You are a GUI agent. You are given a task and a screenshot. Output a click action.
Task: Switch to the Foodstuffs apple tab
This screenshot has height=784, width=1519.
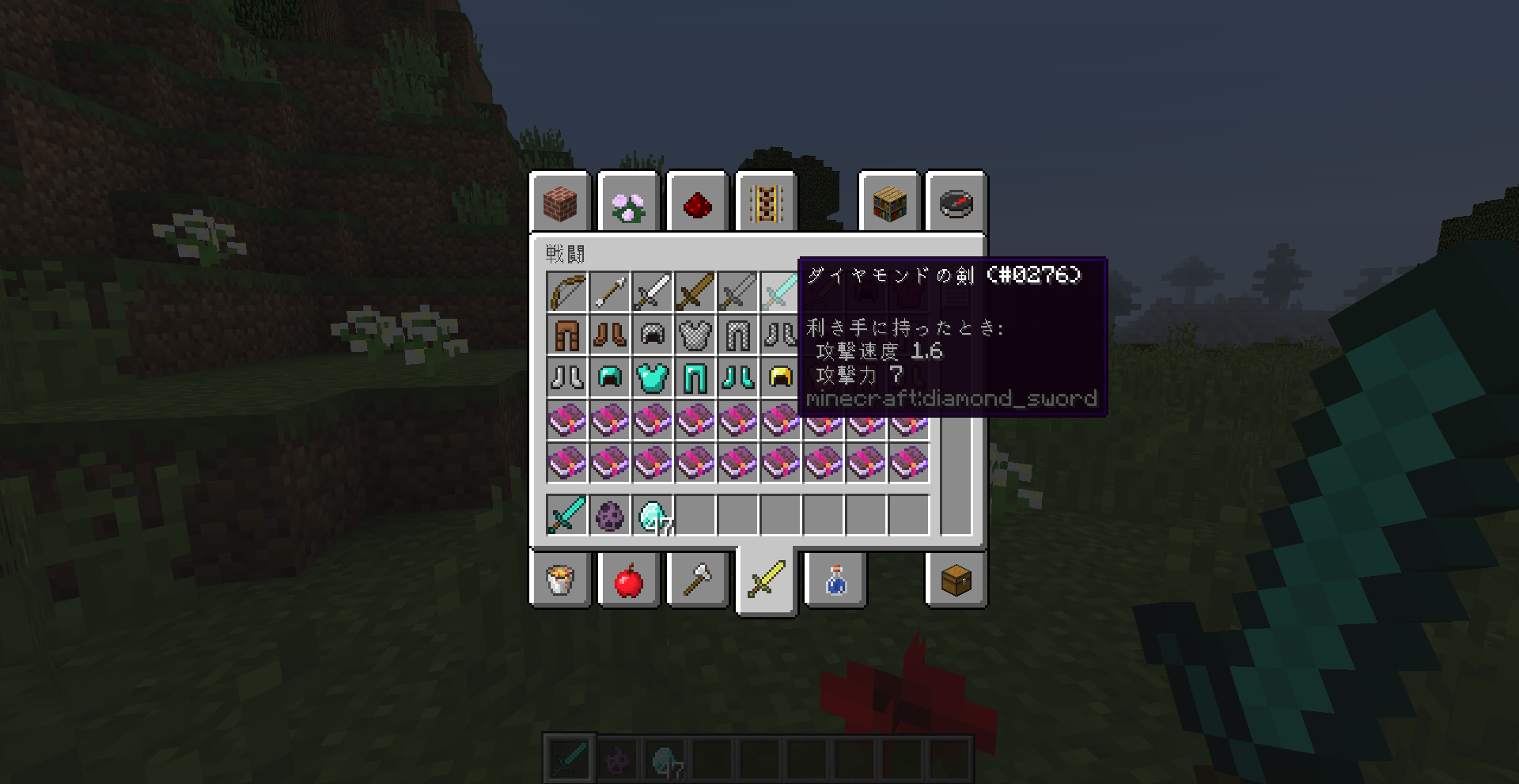629,581
